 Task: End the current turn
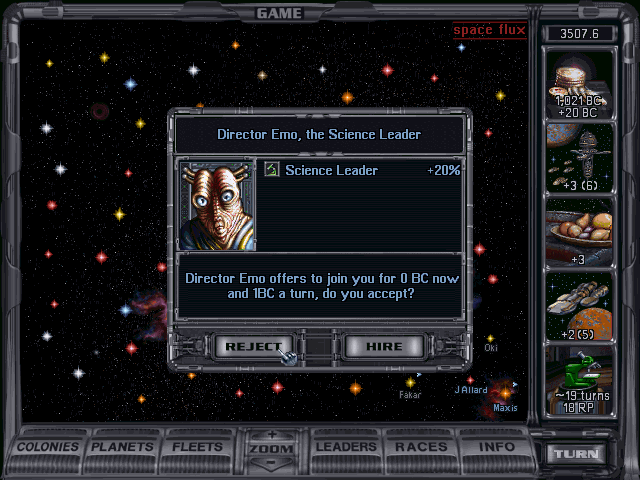coord(576,453)
